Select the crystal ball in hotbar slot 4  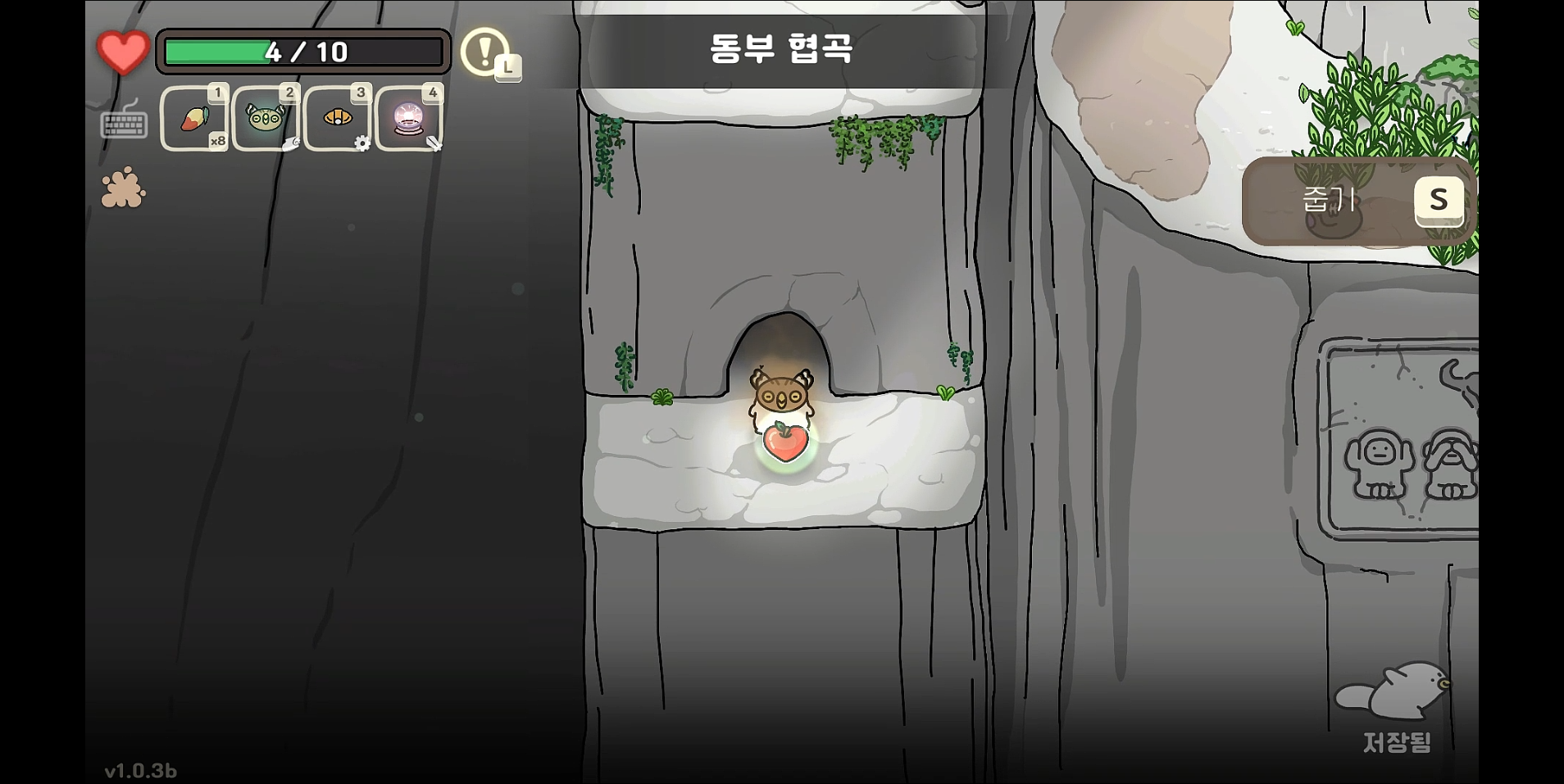pos(407,119)
